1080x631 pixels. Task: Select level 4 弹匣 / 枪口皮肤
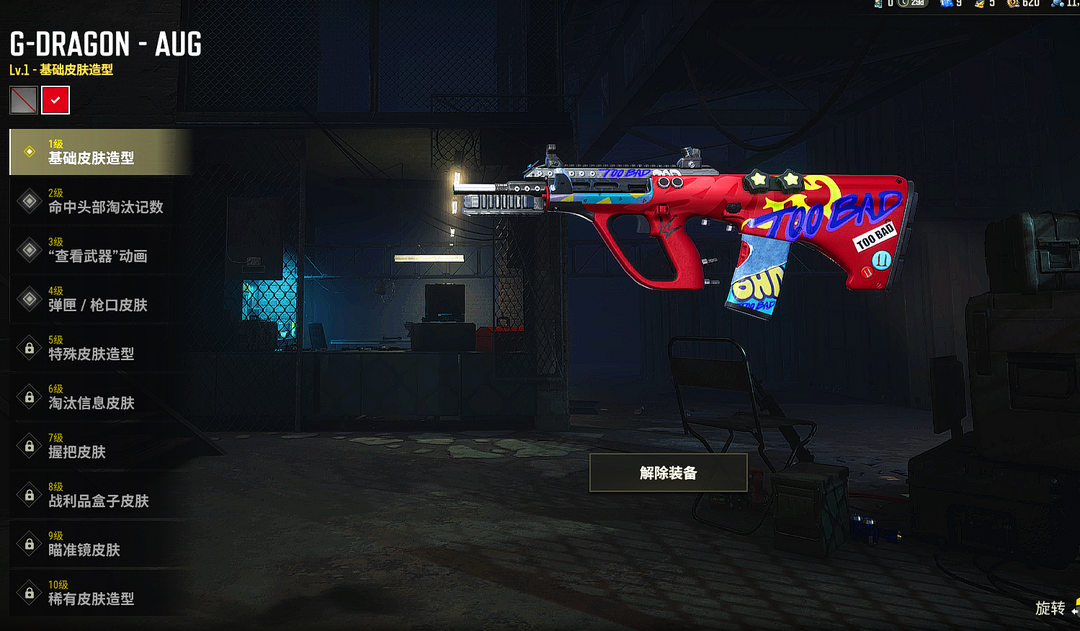(x=98, y=299)
